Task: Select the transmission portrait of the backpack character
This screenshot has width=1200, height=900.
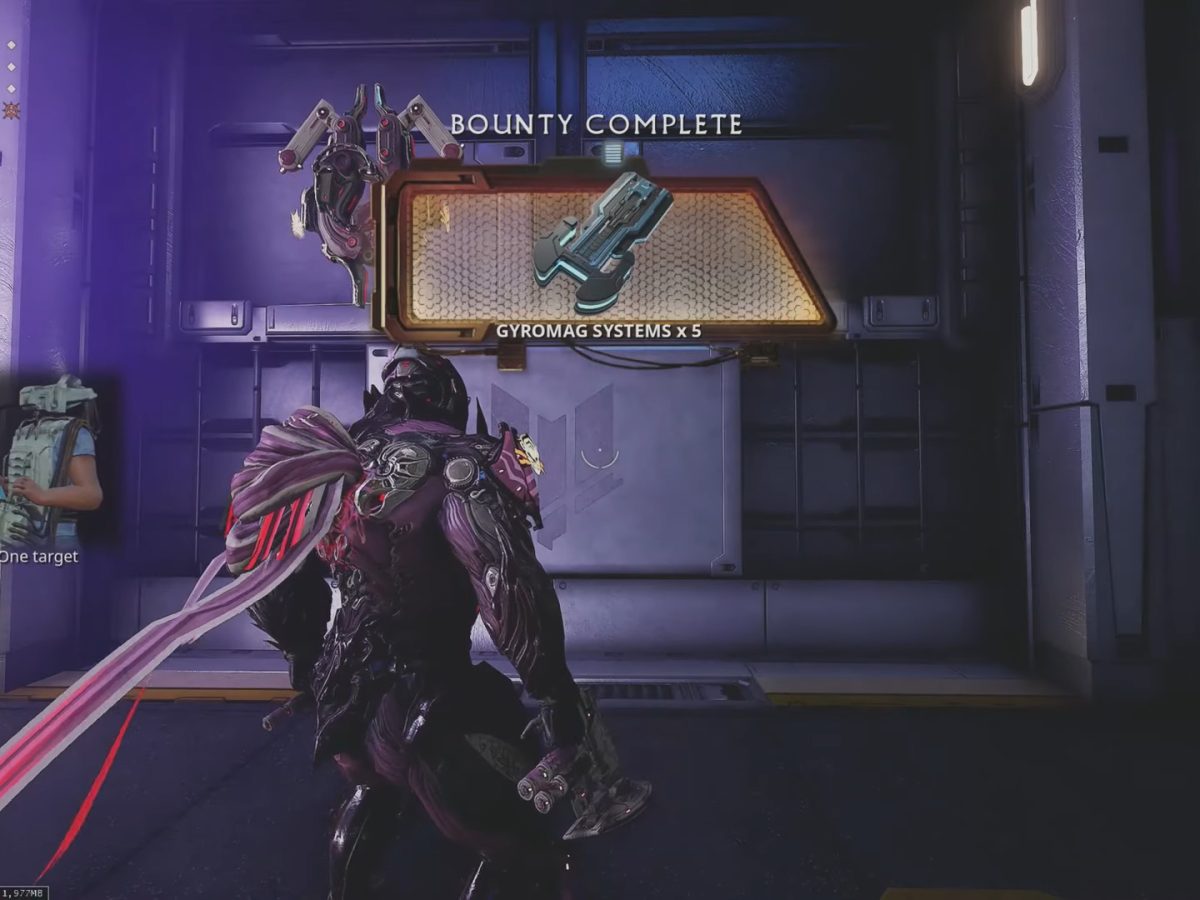Action: (x=52, y=459)
